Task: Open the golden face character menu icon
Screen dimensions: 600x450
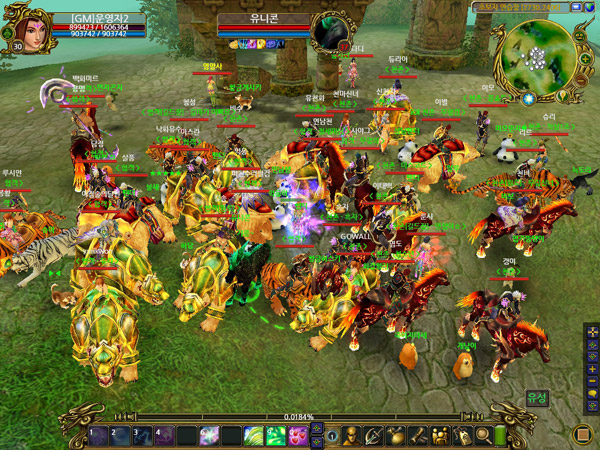Action: tap(352, 436)
